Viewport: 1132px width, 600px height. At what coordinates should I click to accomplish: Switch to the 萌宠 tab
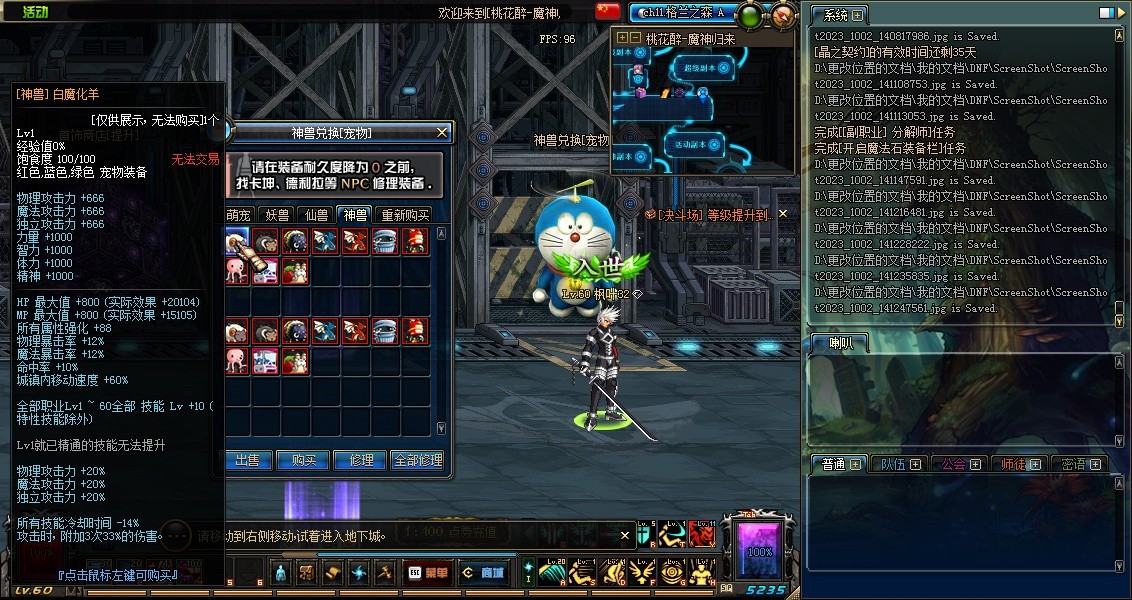tap(239, 215)
